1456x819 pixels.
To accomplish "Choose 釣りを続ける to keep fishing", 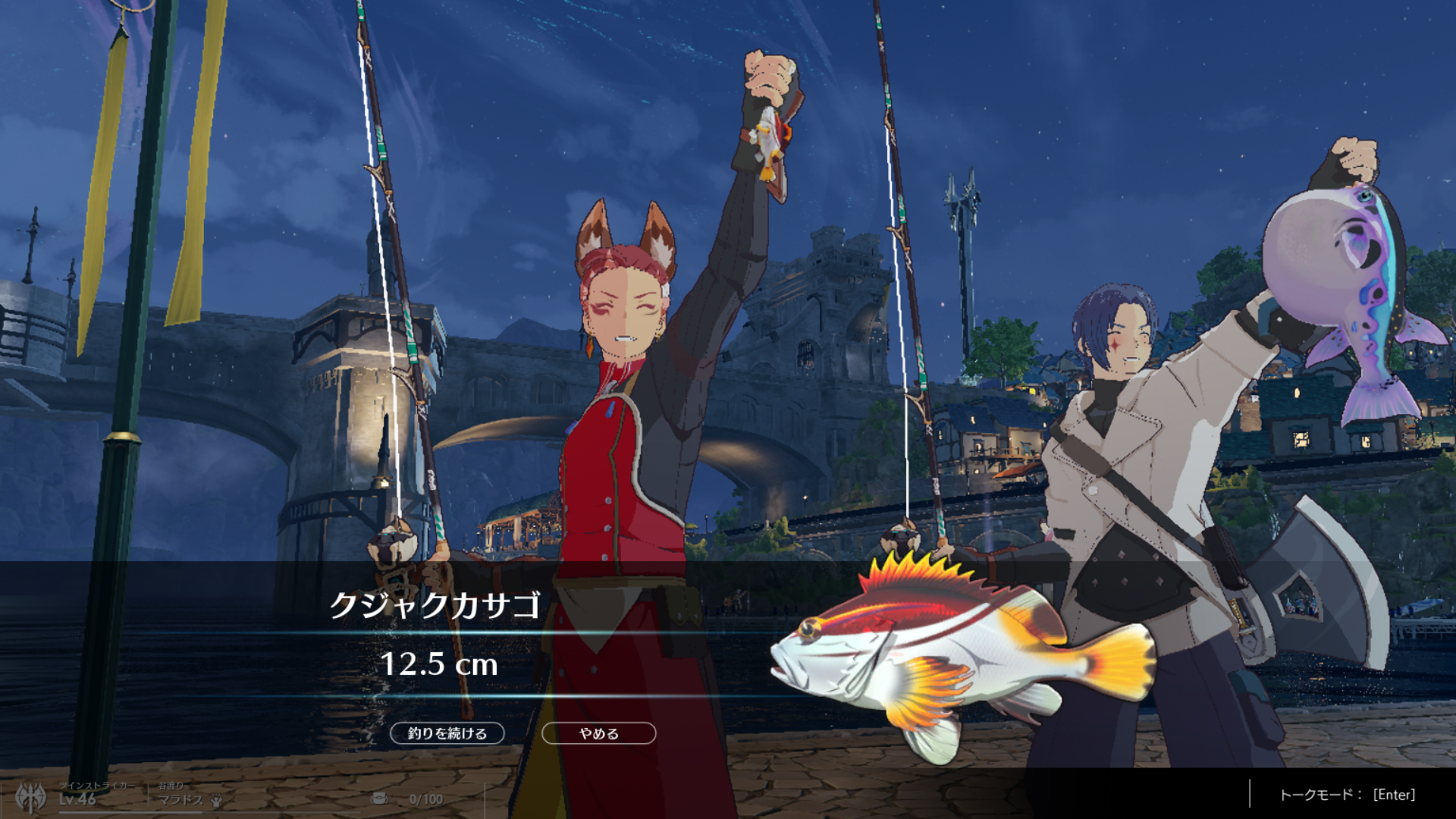I will tap(447, 733).
